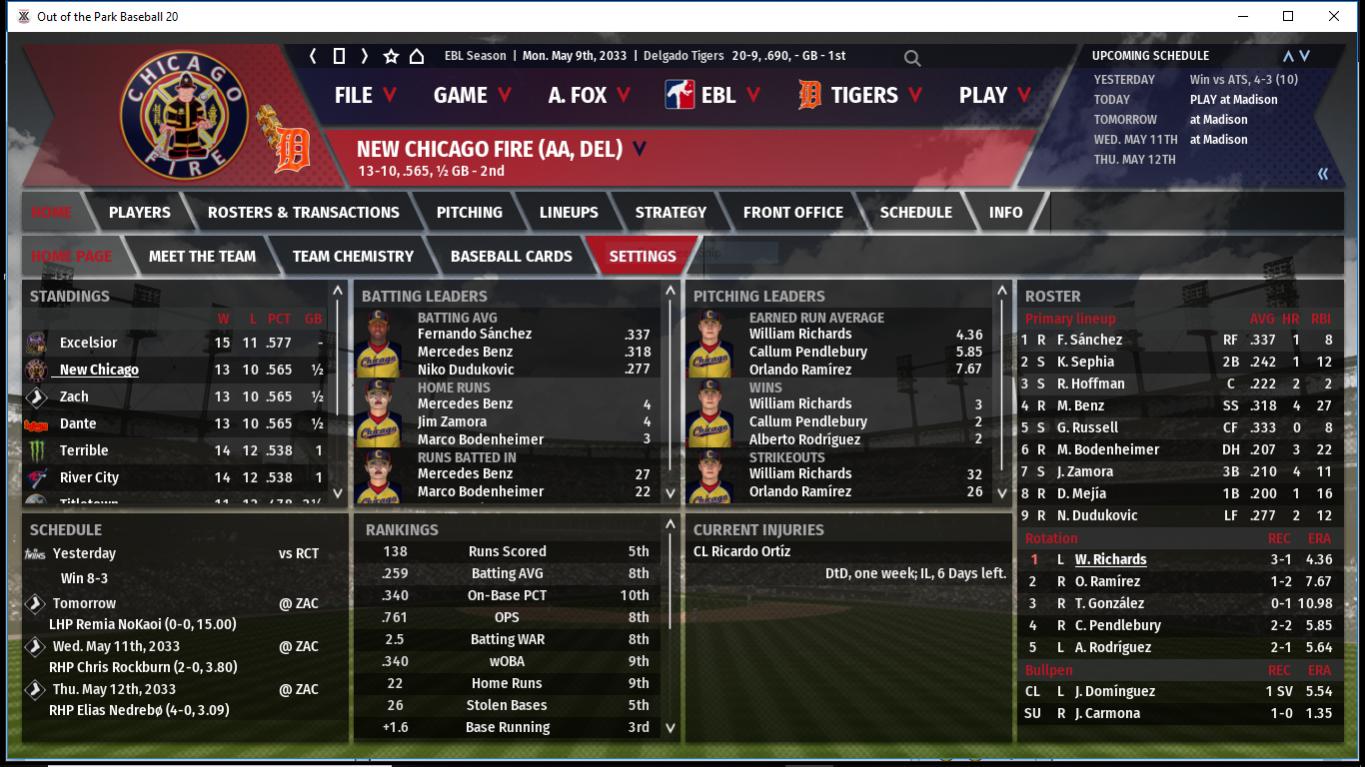The height and width of the screenshot is (767, 1365).
Task: Open the SETTINGS subtab
Action: 642,256
